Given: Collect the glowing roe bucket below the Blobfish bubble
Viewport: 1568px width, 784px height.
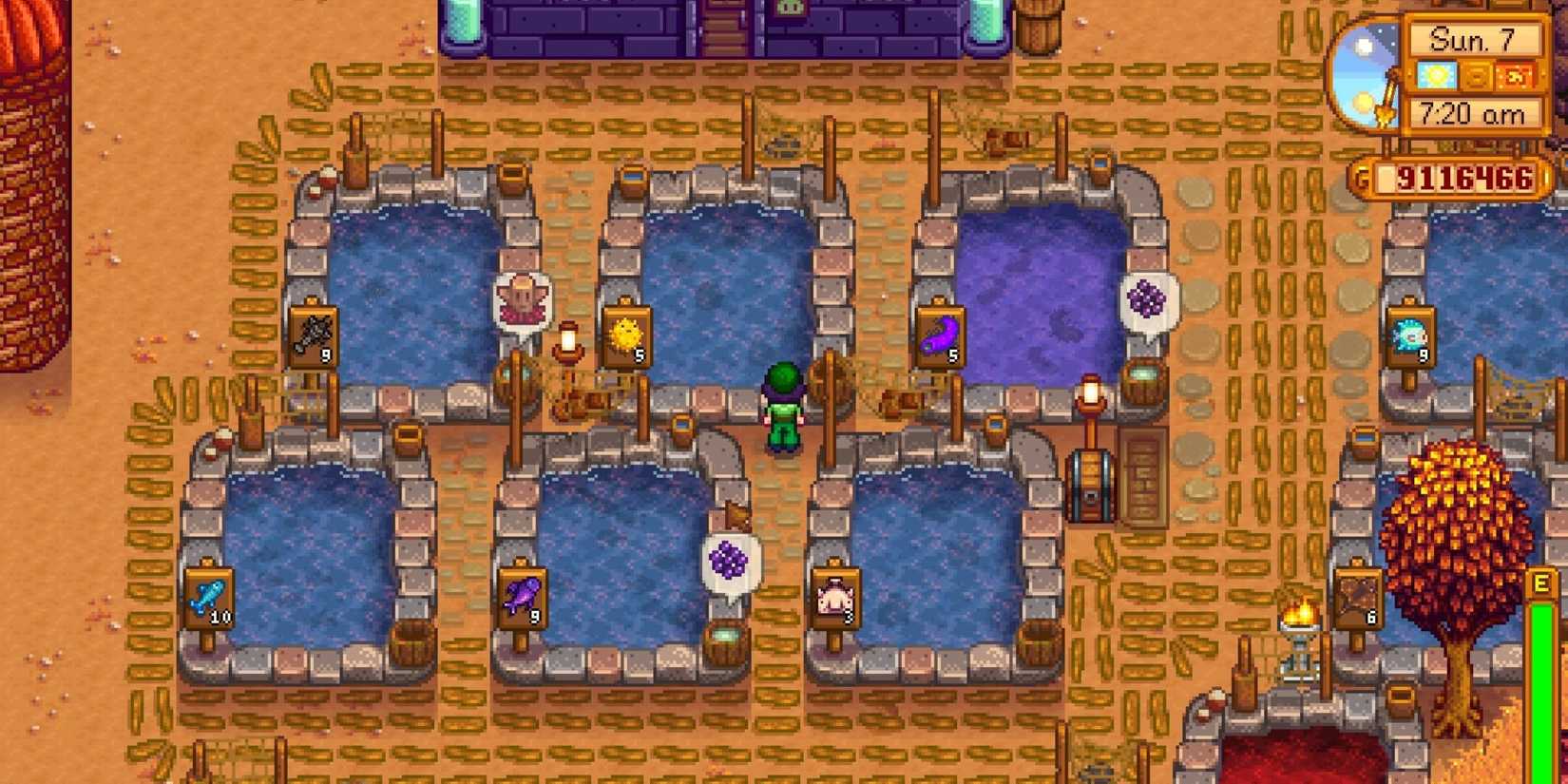Looking at the screenshot, I should [724, 635].
